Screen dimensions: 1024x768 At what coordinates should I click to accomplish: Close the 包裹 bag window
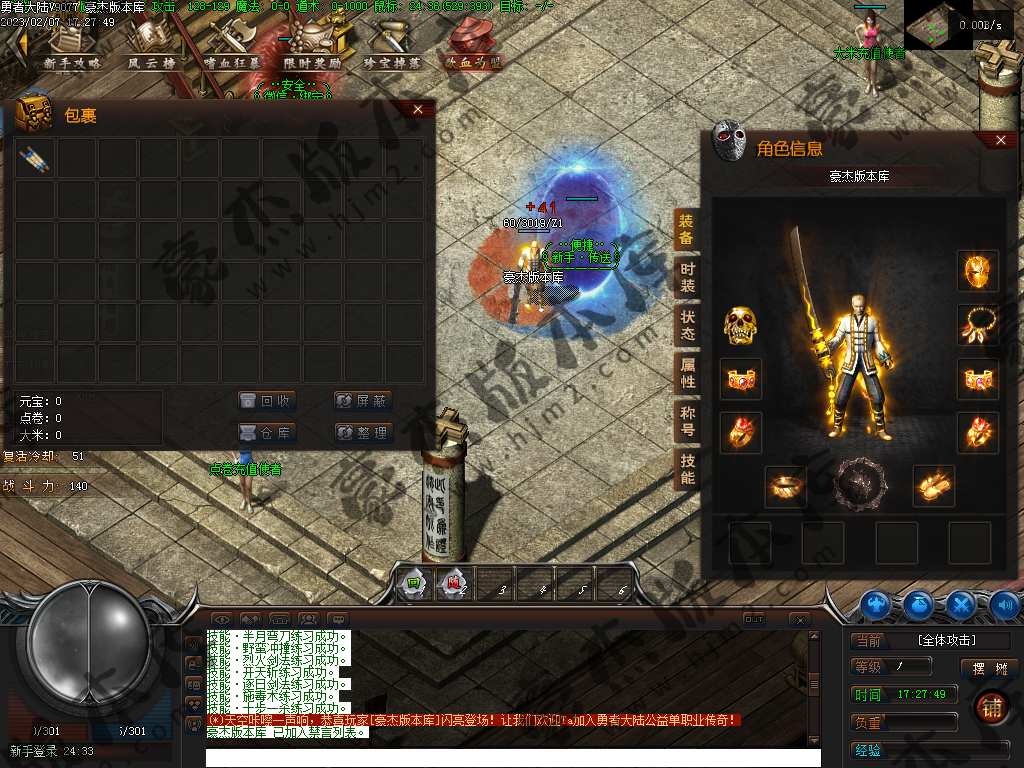coord(418,109)
